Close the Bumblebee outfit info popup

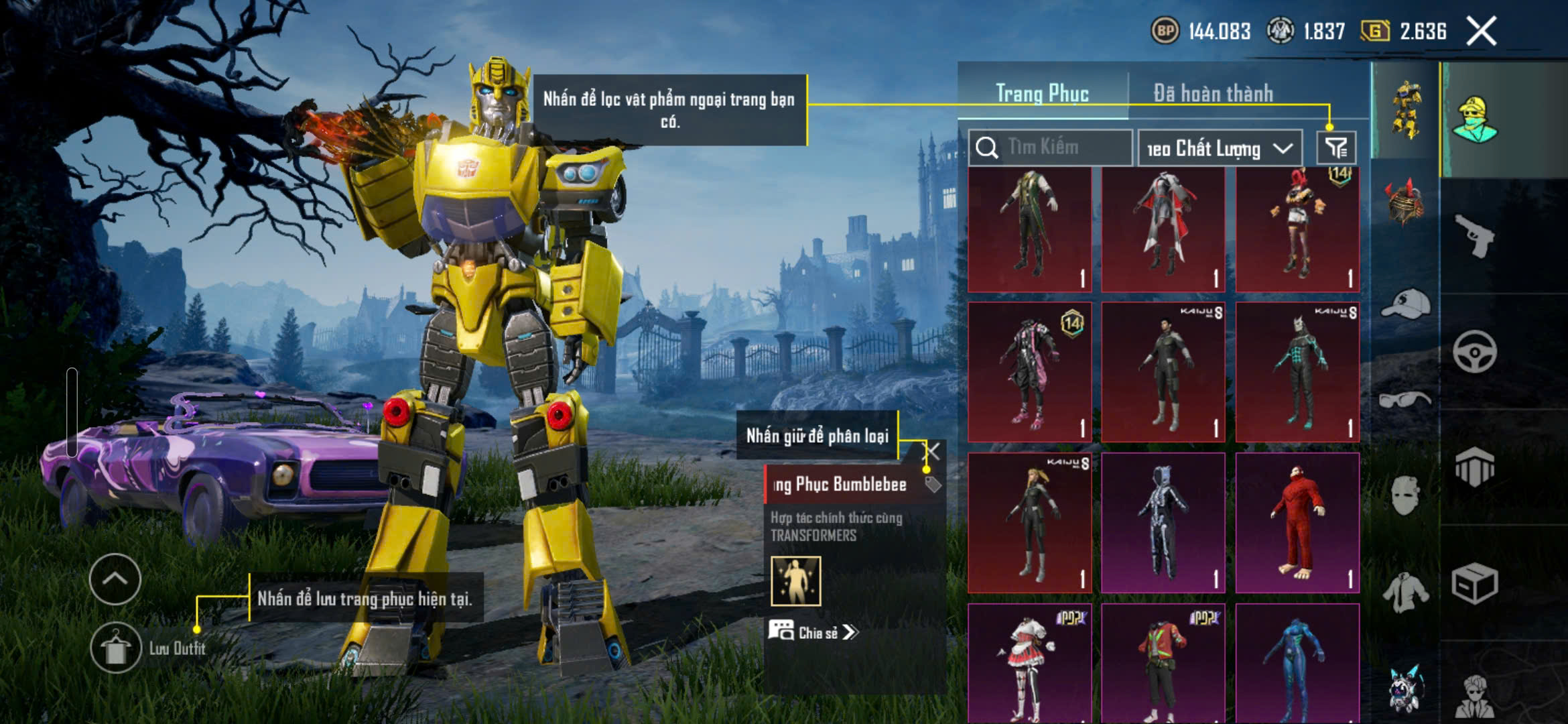(x=932, y=451)
